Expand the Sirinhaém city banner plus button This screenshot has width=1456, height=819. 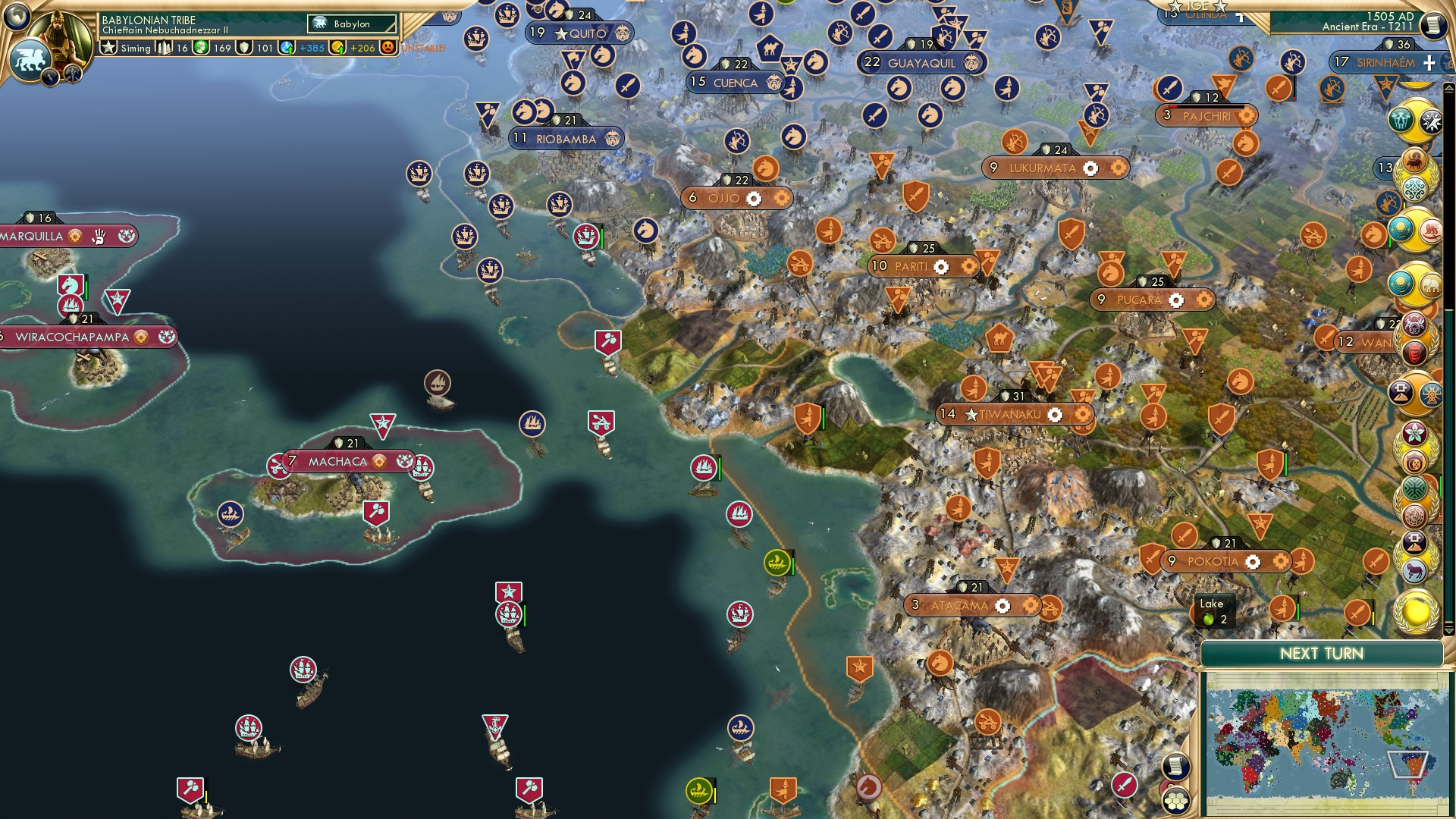tap(1429, 63)
